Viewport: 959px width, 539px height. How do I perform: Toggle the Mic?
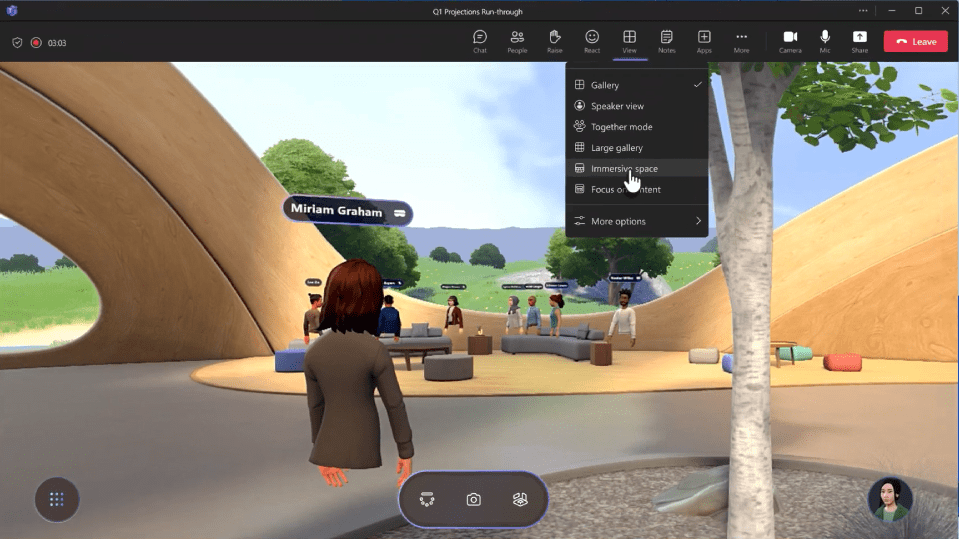tap(825, 41)
